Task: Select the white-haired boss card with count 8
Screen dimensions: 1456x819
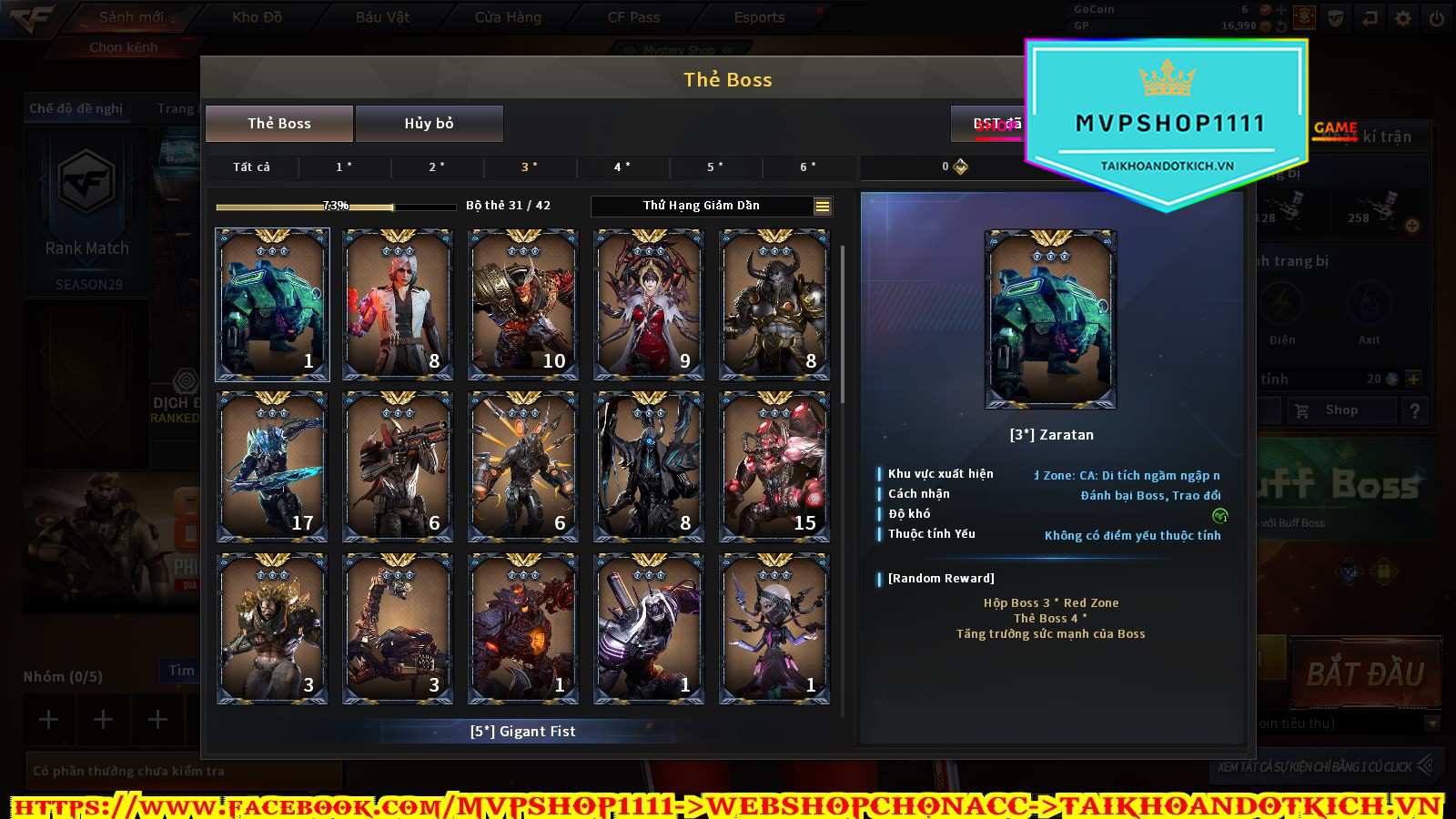Action: point(398,304)
